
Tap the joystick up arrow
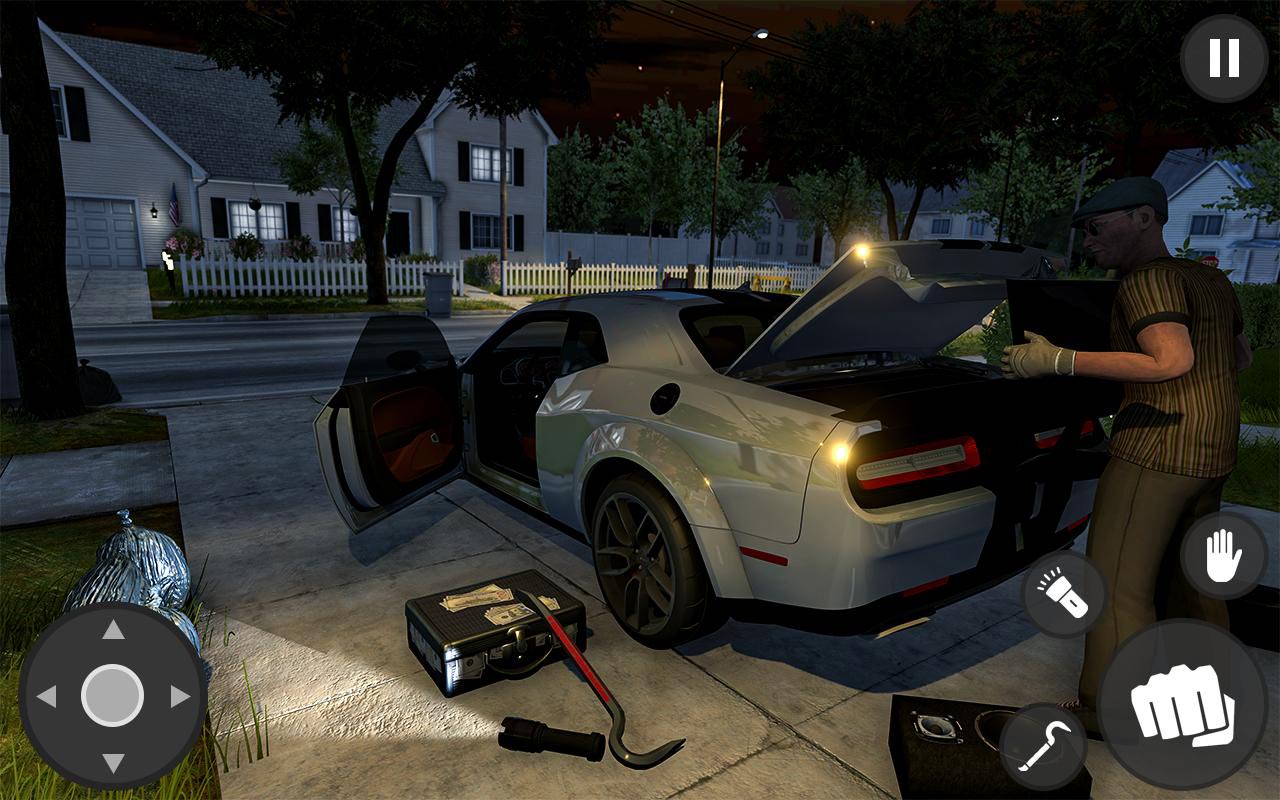113,630
